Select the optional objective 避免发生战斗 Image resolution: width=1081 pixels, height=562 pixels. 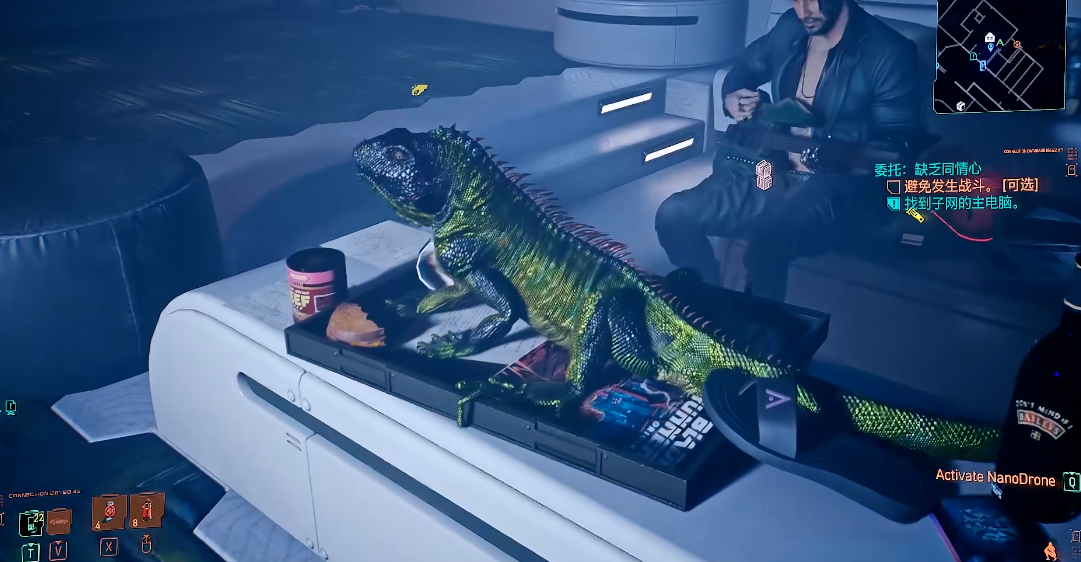coord(970,186)
